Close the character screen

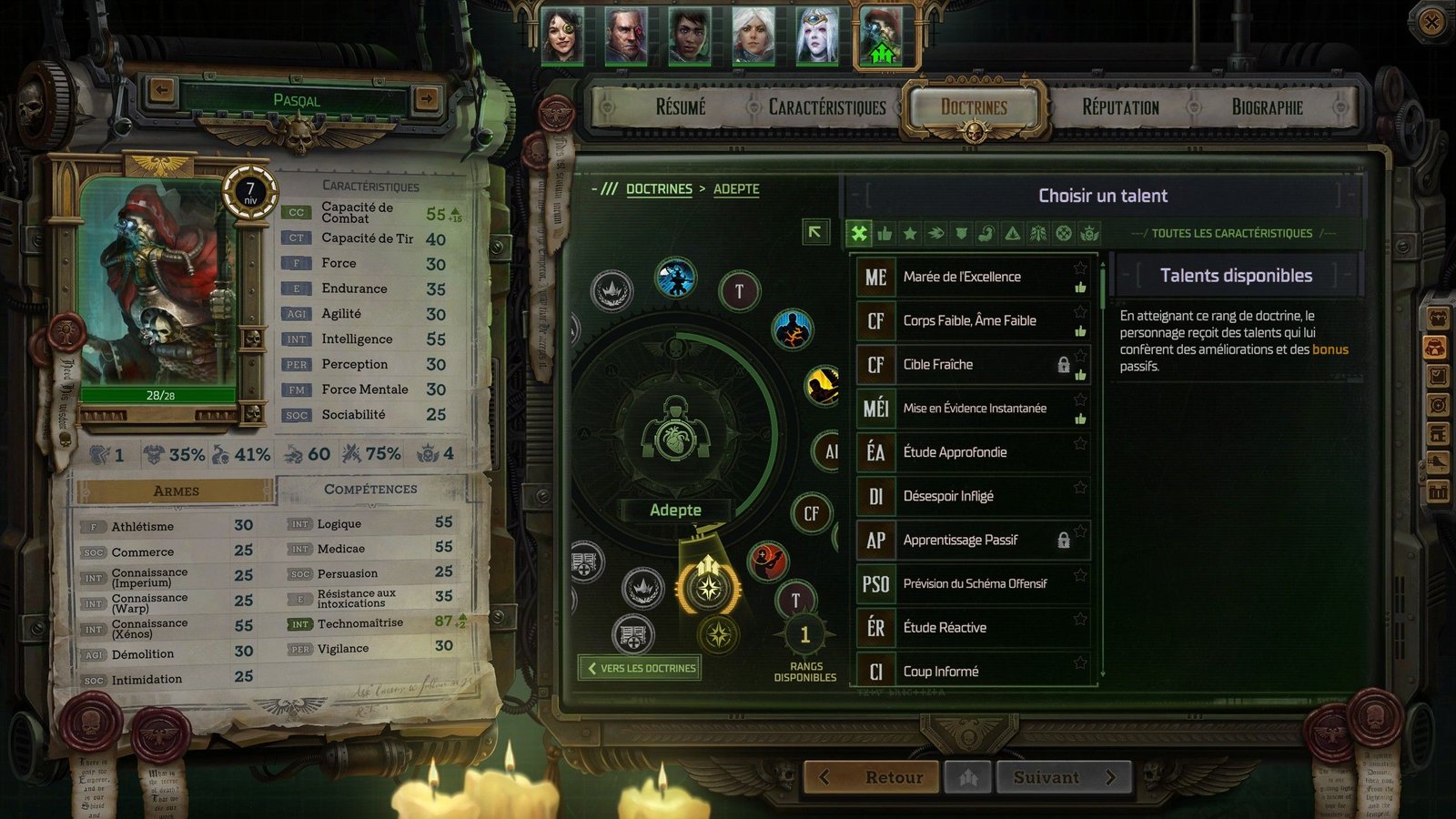(1431, 21)
